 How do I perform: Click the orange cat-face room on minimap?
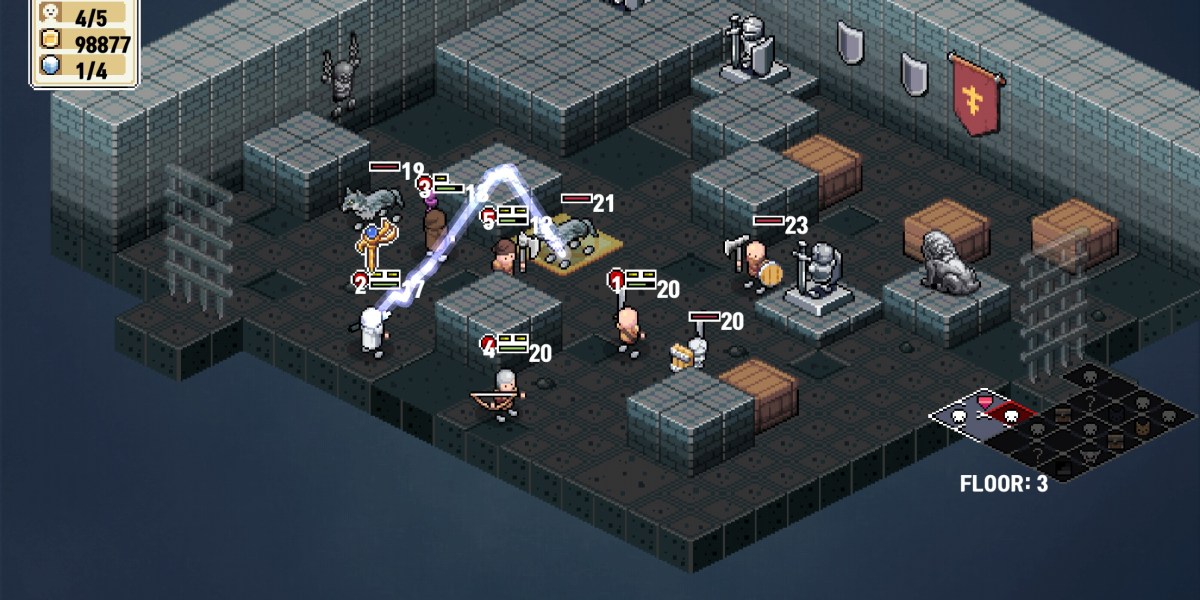(1141, 429)
